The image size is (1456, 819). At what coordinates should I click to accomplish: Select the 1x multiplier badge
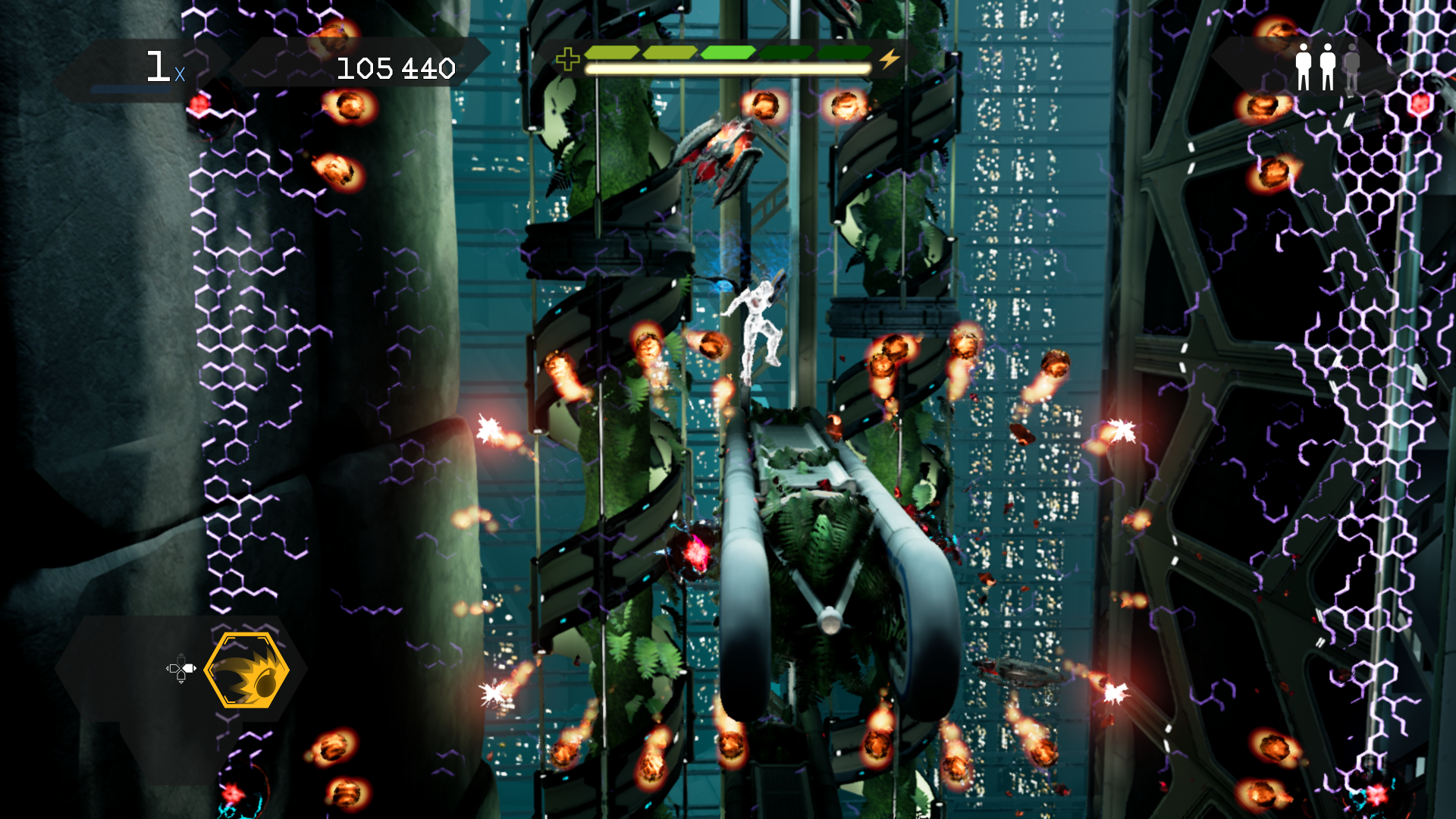(x=162, y=67)
